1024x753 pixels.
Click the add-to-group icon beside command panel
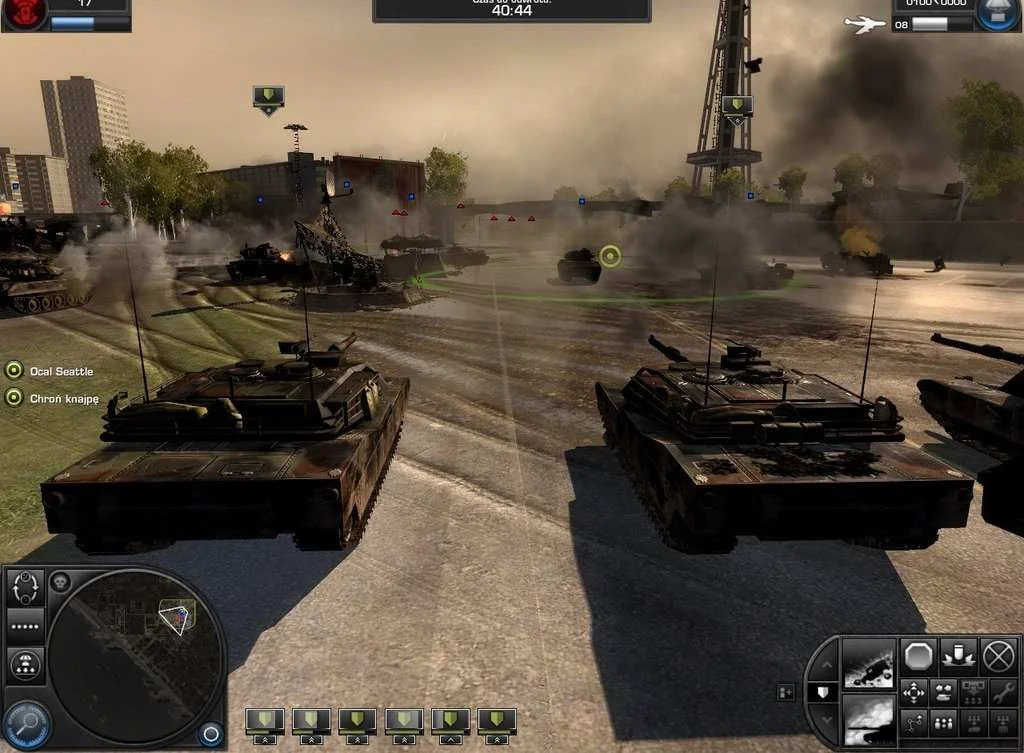tap(785, 692)
